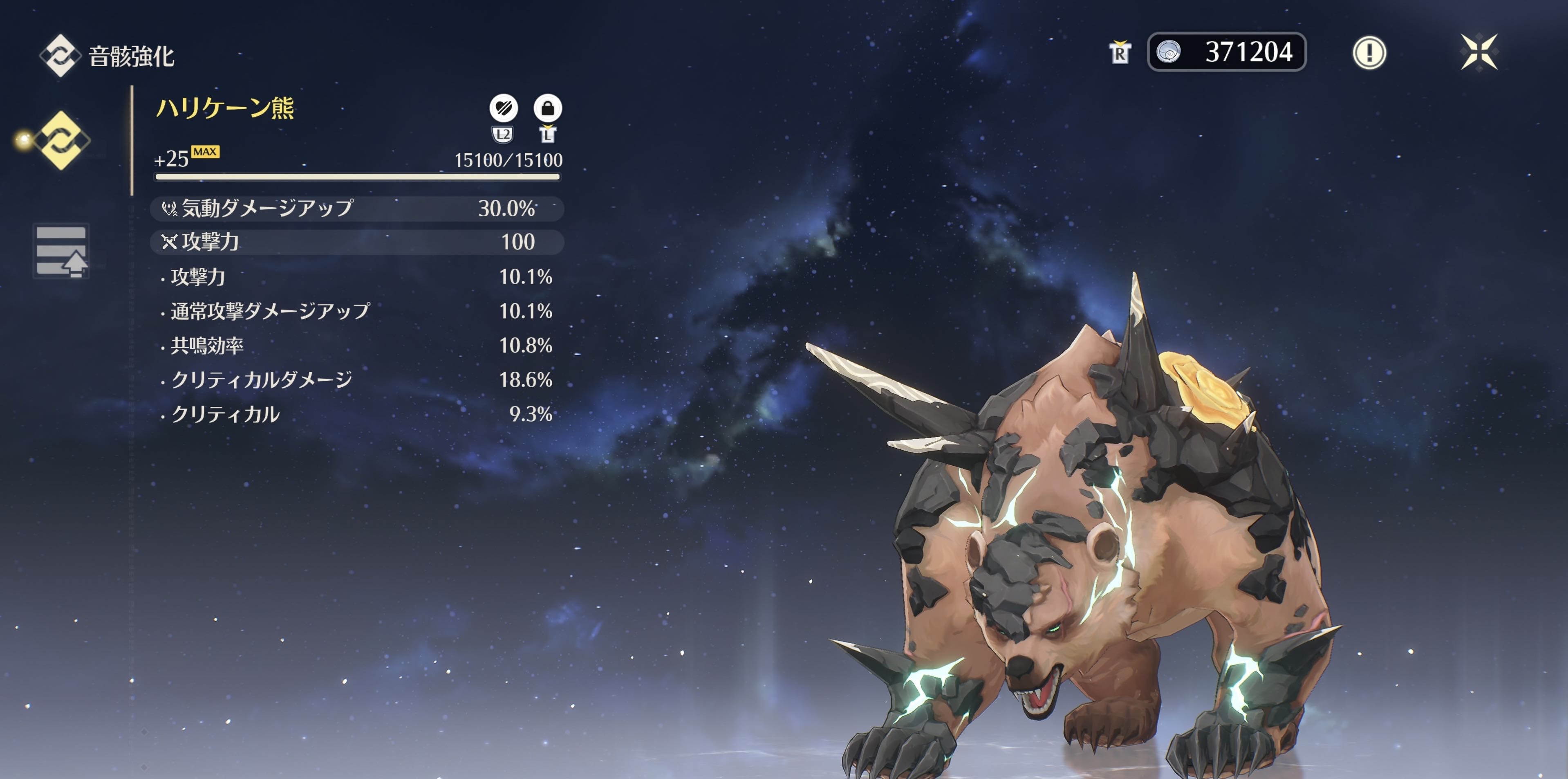Close the echo enhancement screen
The width and height of the screenshot is (1568, 779).
coord(1479,52)
